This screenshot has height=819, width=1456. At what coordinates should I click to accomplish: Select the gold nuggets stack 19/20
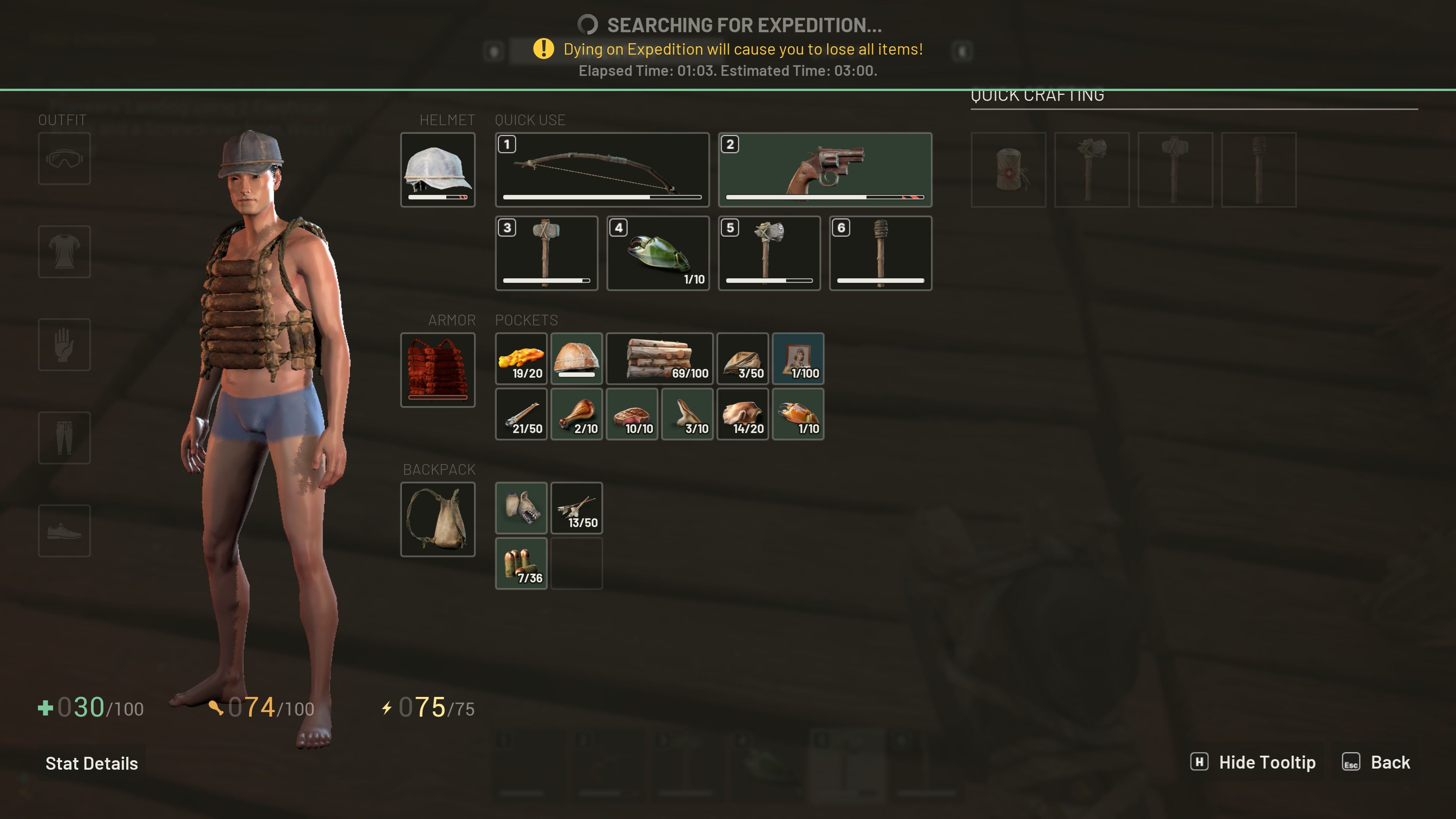521,358
